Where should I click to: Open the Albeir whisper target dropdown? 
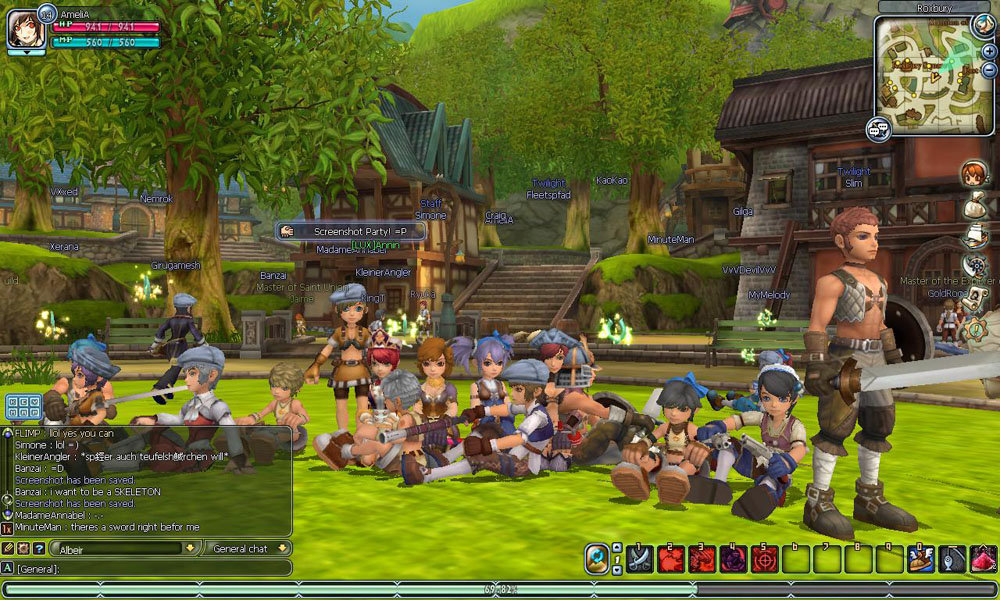[x=191, y=548]
